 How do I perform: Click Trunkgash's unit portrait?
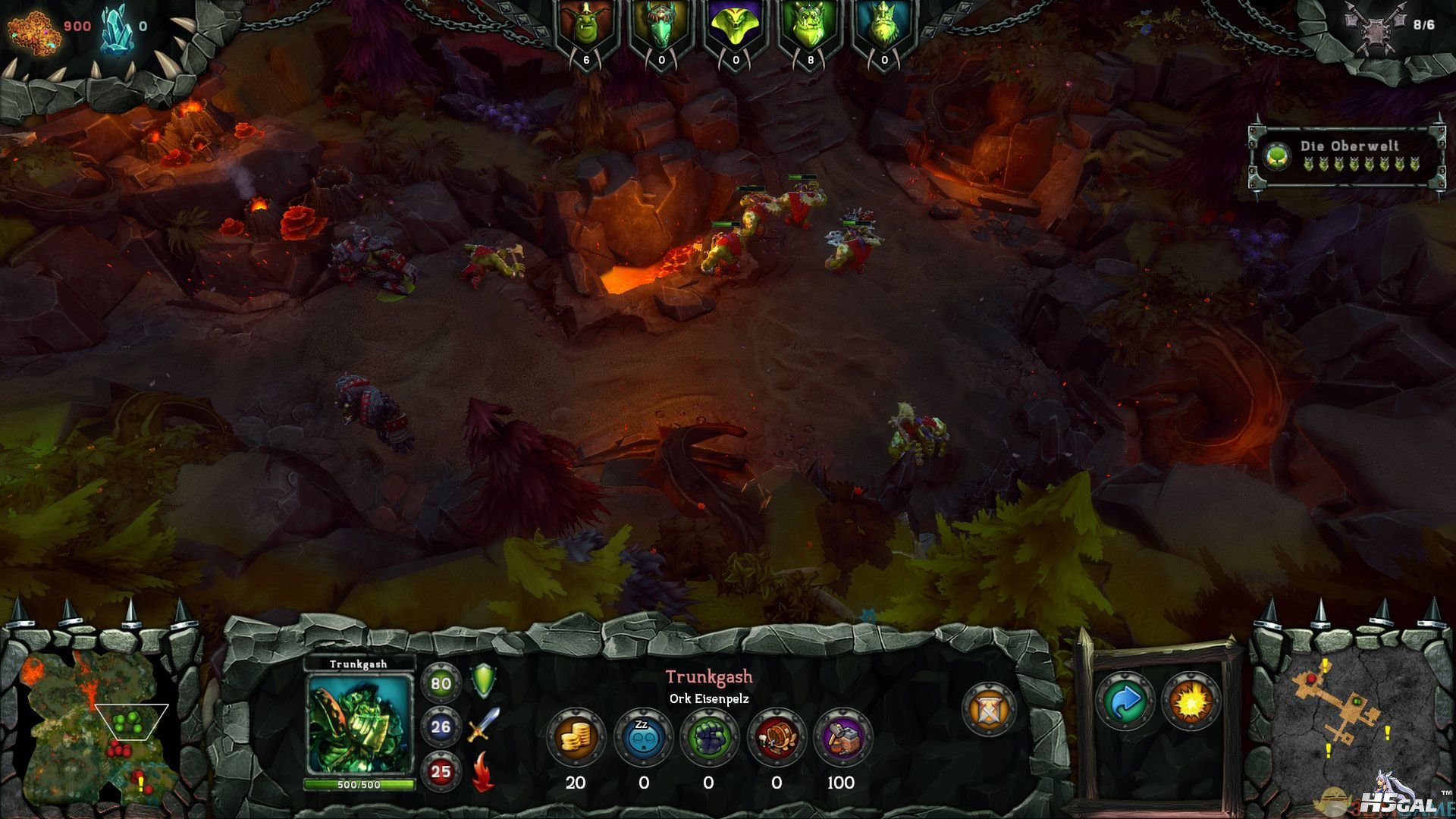tap(359, 723)
